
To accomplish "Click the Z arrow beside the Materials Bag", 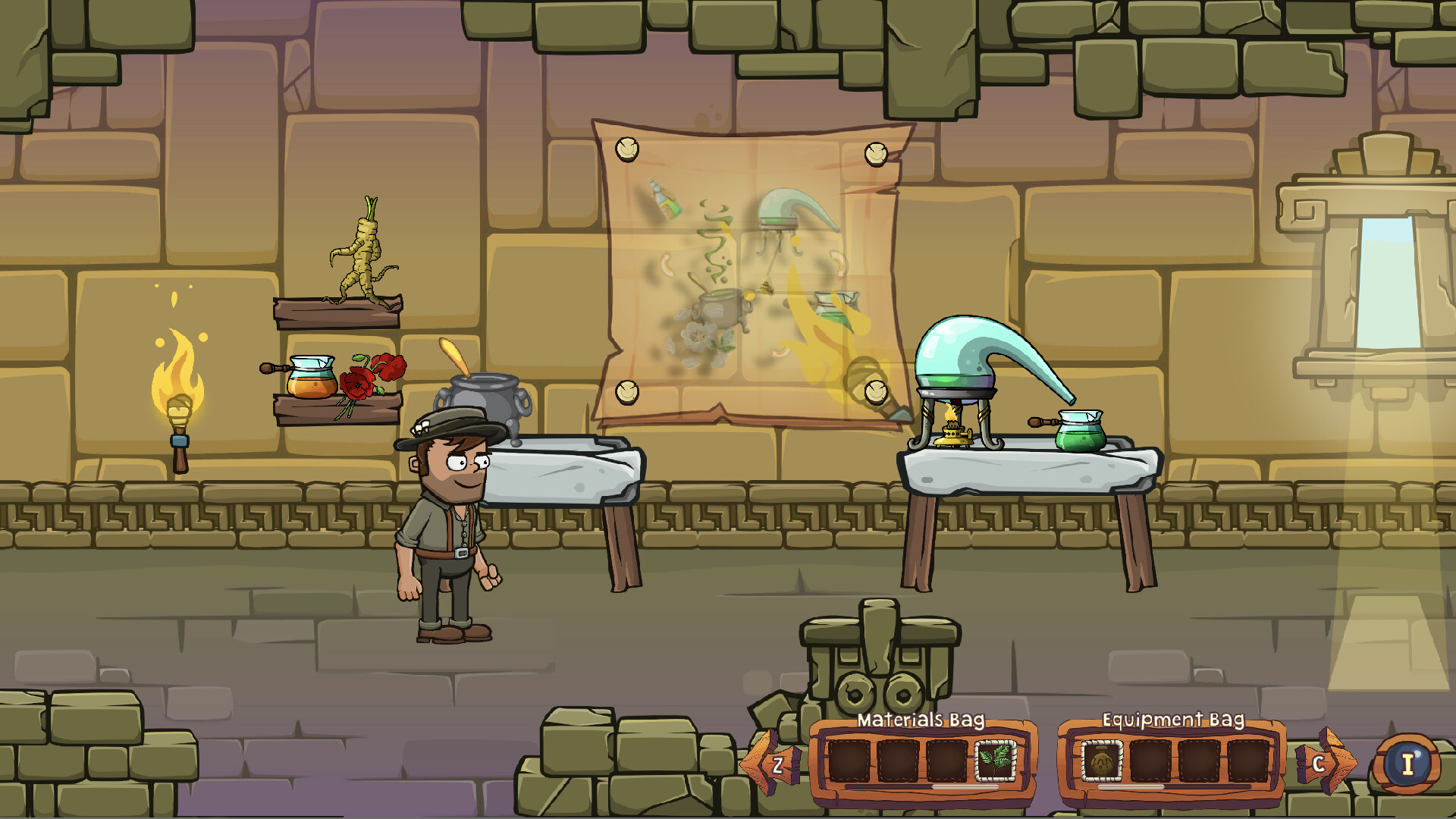I will click(775, 766).
